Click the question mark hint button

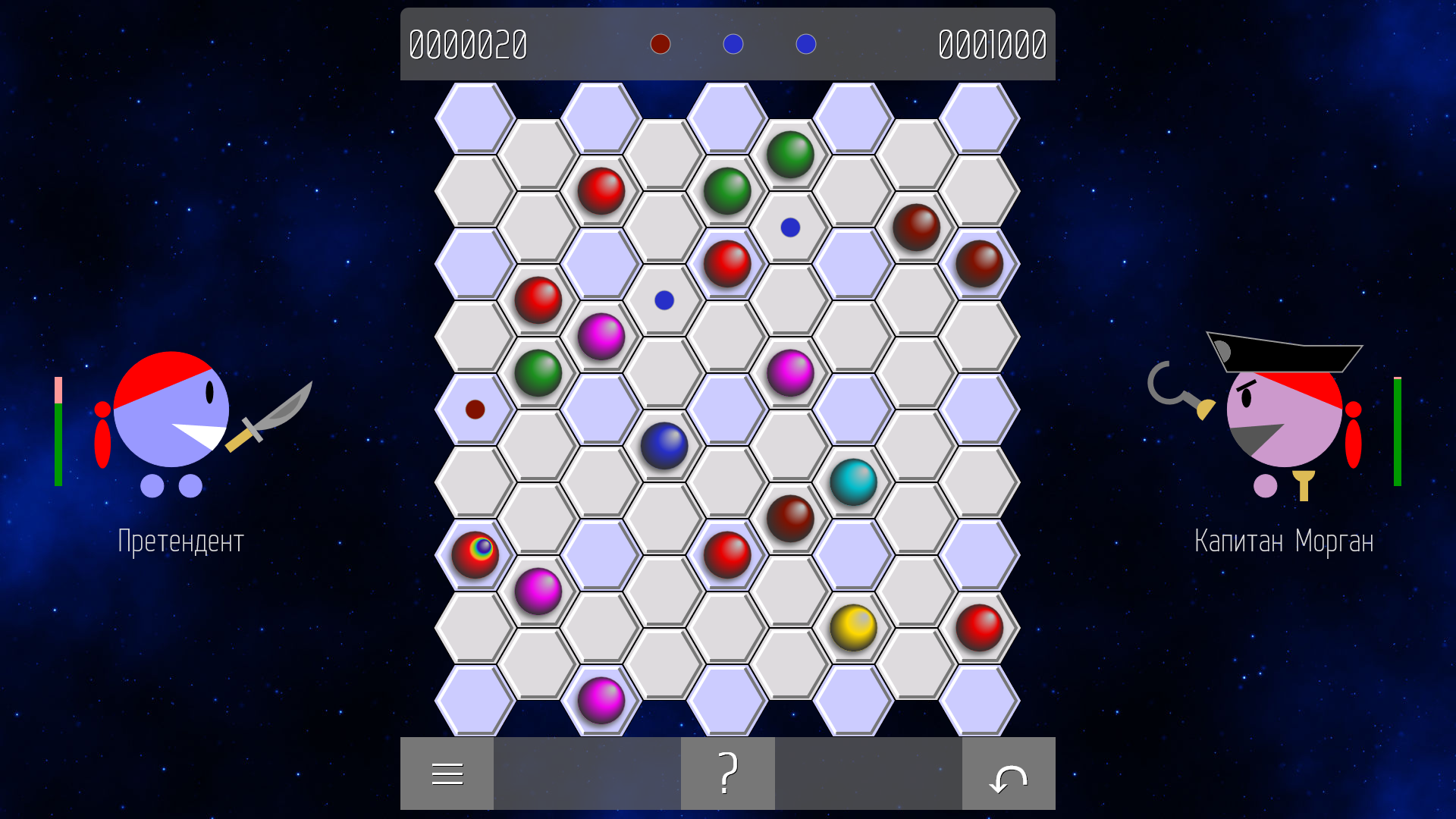click(x=727, y=773)
